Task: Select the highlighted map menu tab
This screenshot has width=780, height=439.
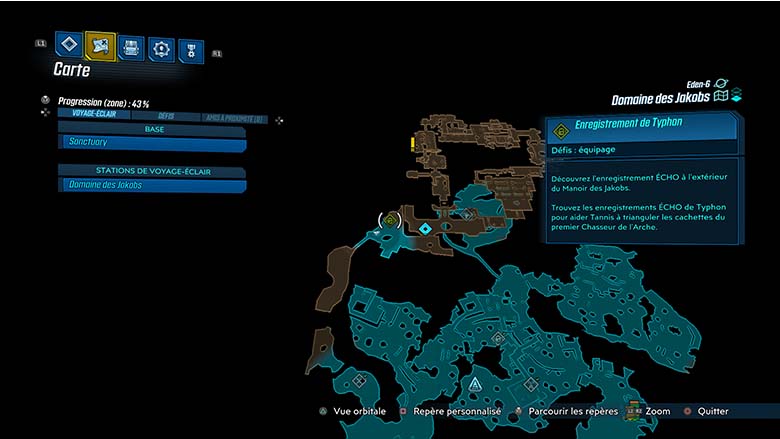Action: [100, 45]
